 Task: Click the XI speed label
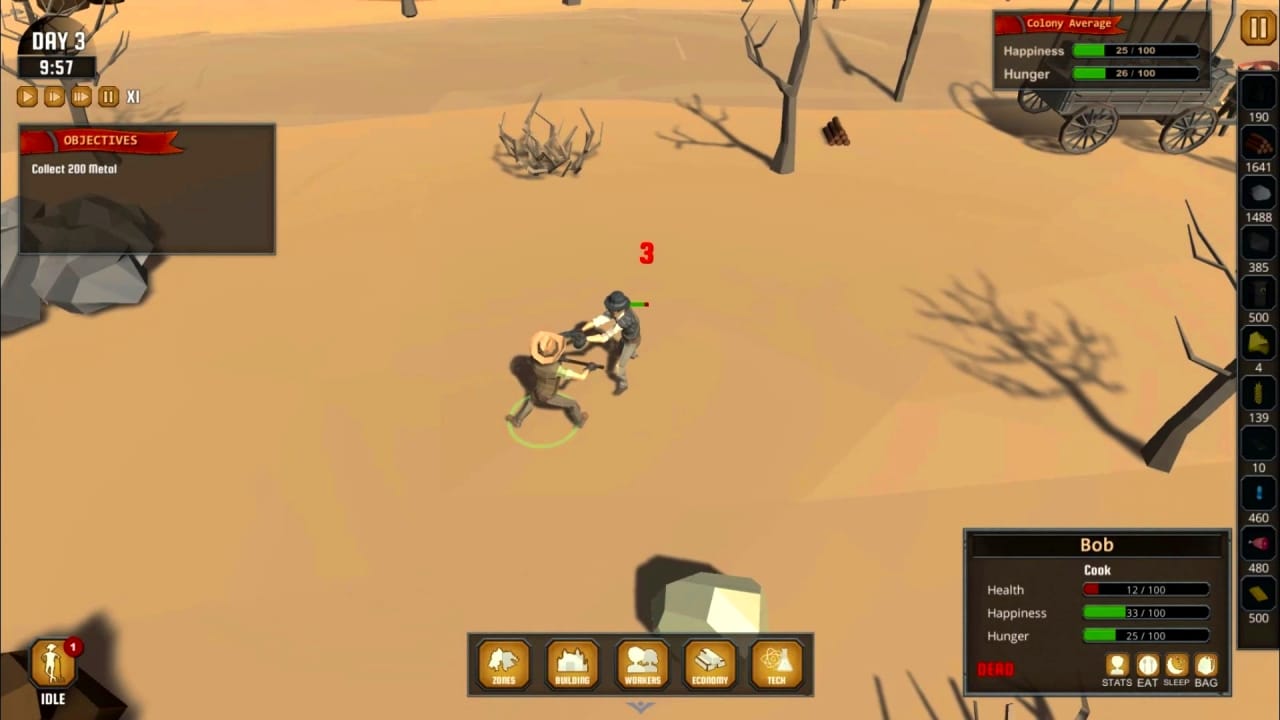[x=134, y=96]
